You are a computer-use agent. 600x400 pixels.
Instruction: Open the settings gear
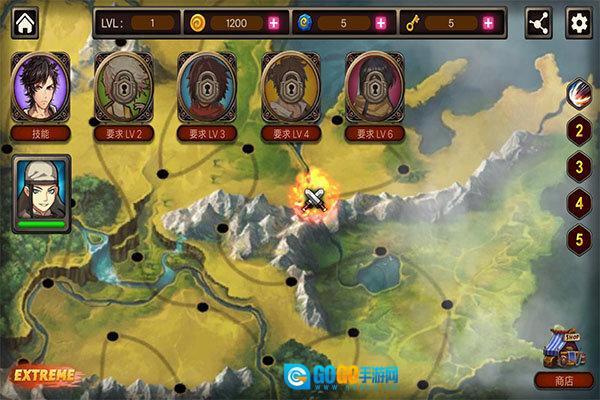[577, 22]
